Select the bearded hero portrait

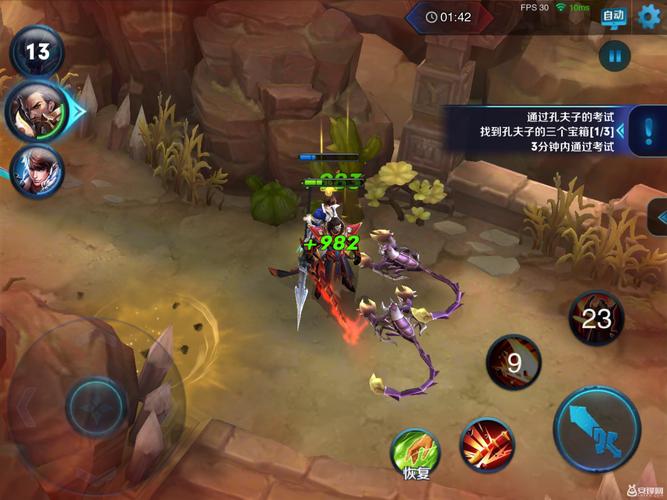pos(35,109)
